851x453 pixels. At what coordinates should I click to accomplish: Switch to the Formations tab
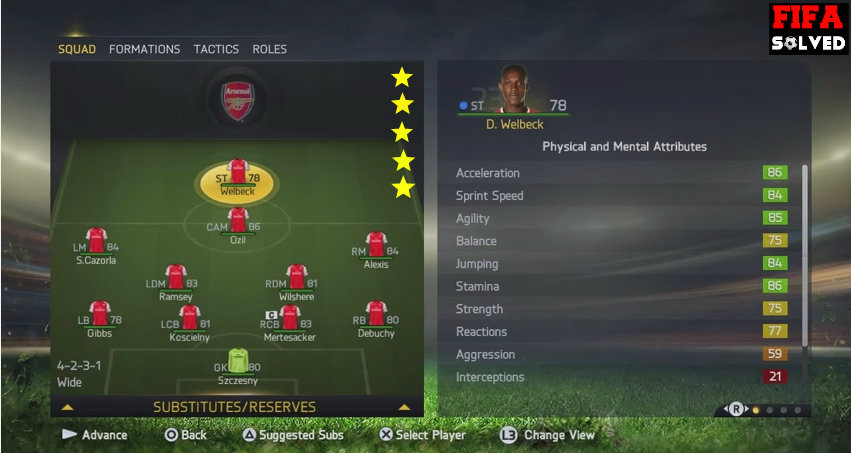(x=144, y=49)
